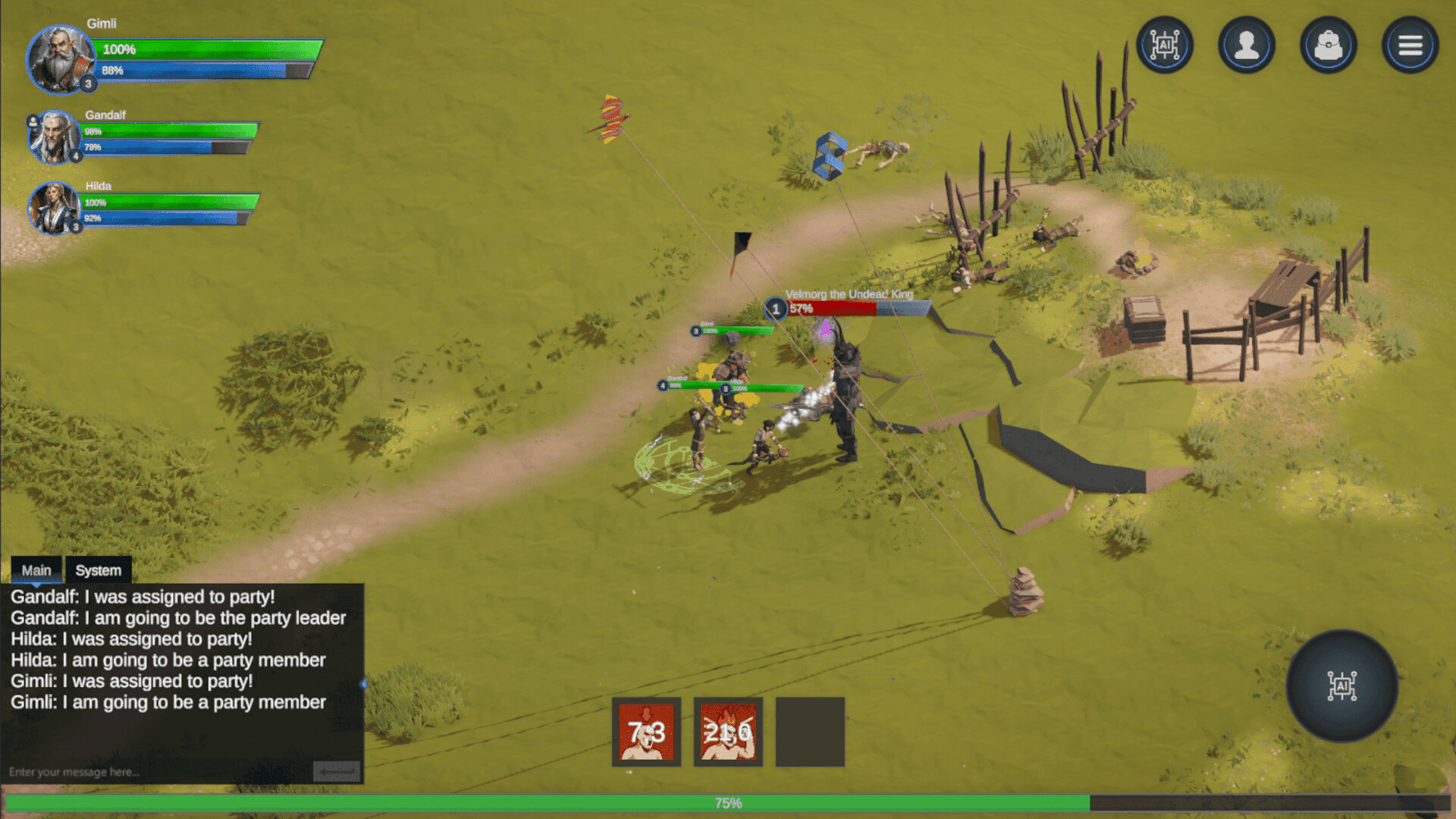Click Velmorg's level badge numbered 1
This screenshot has height=819, width=1456.
775,309
